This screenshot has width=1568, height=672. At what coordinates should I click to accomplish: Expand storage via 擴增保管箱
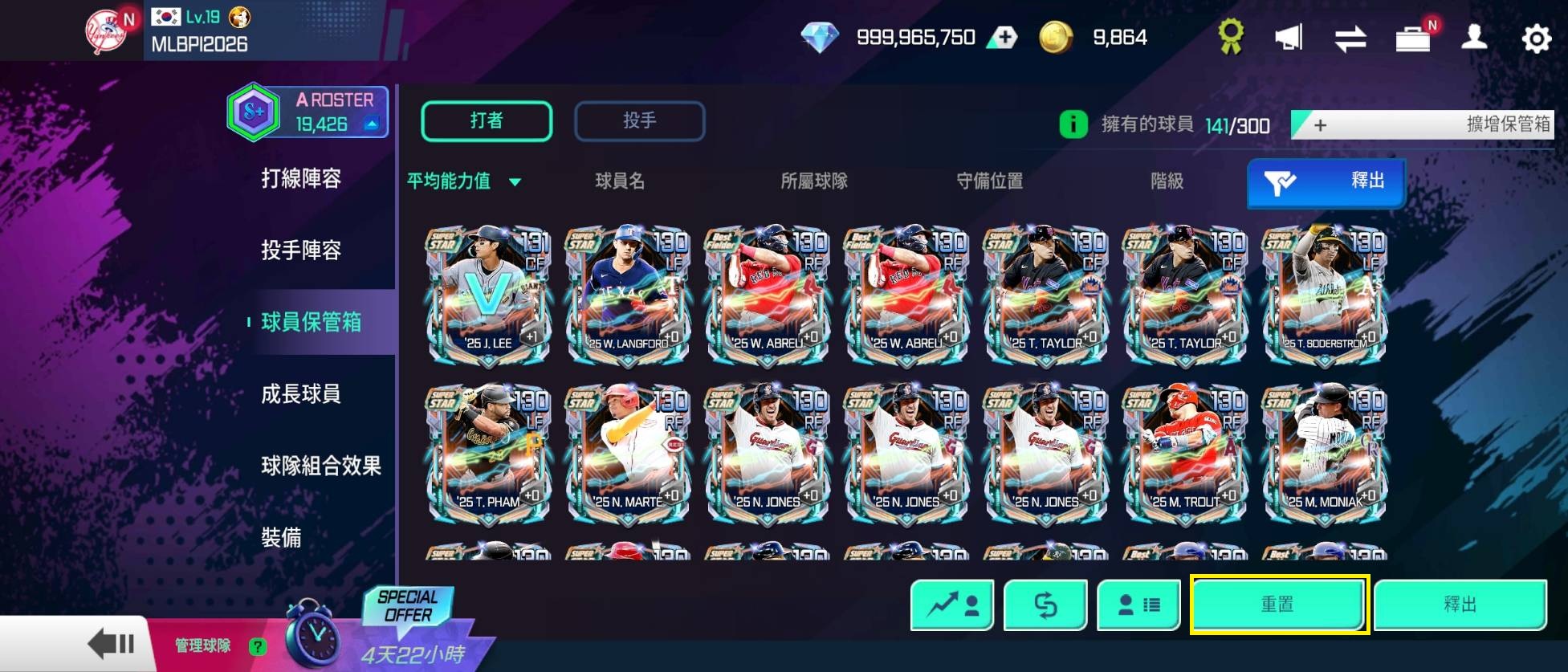[1422, 124]
